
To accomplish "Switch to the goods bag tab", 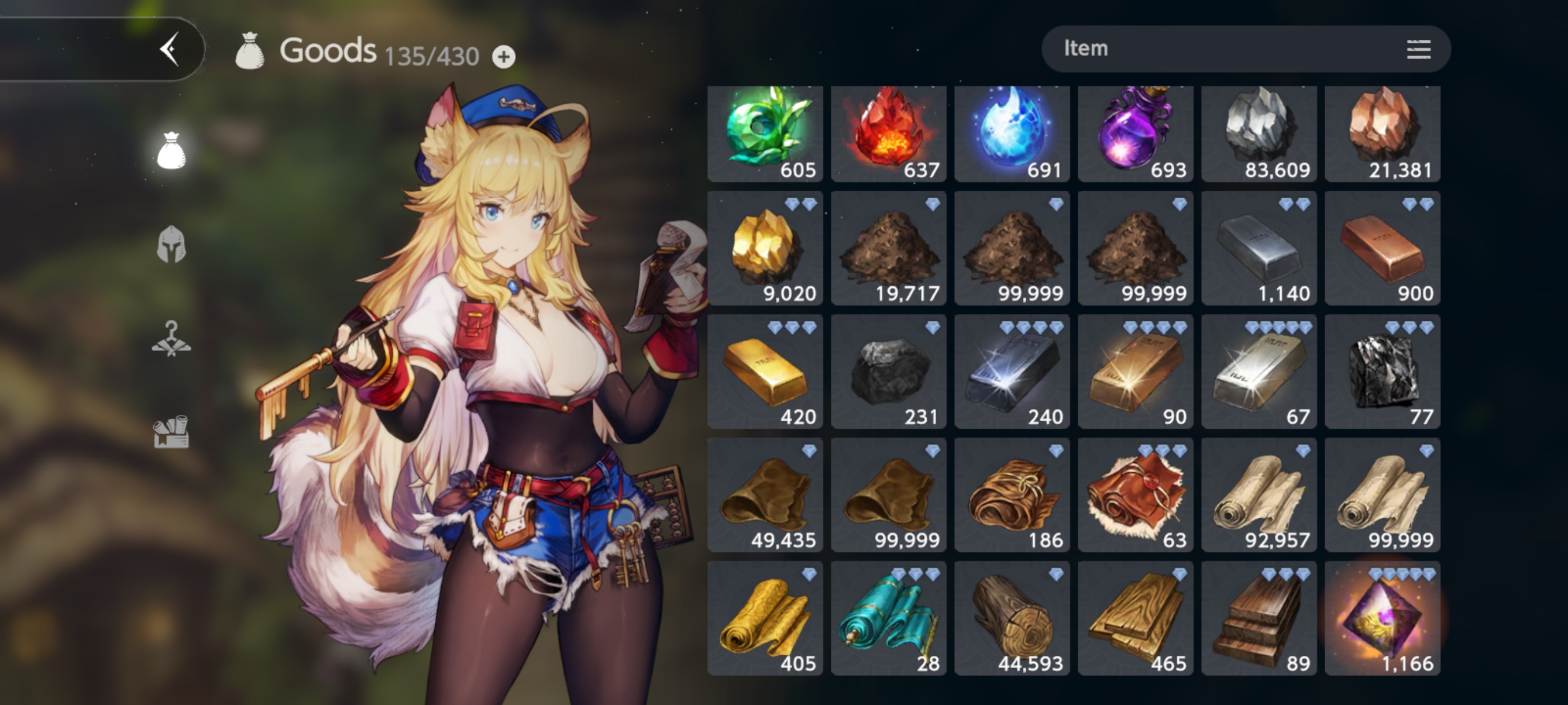I will click(x=171, y=150).
